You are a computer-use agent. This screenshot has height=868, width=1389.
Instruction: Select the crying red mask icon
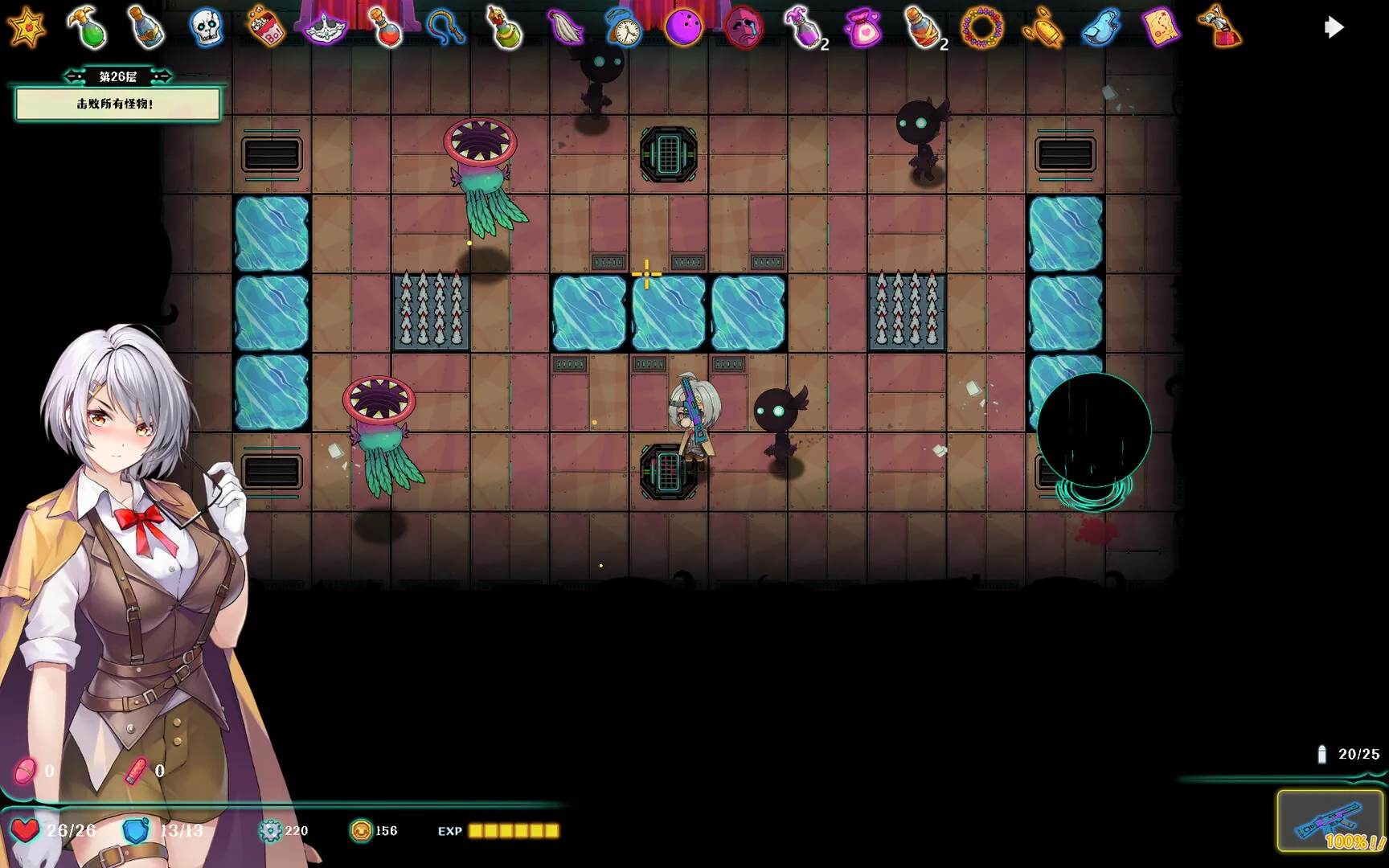coord(744,29)
